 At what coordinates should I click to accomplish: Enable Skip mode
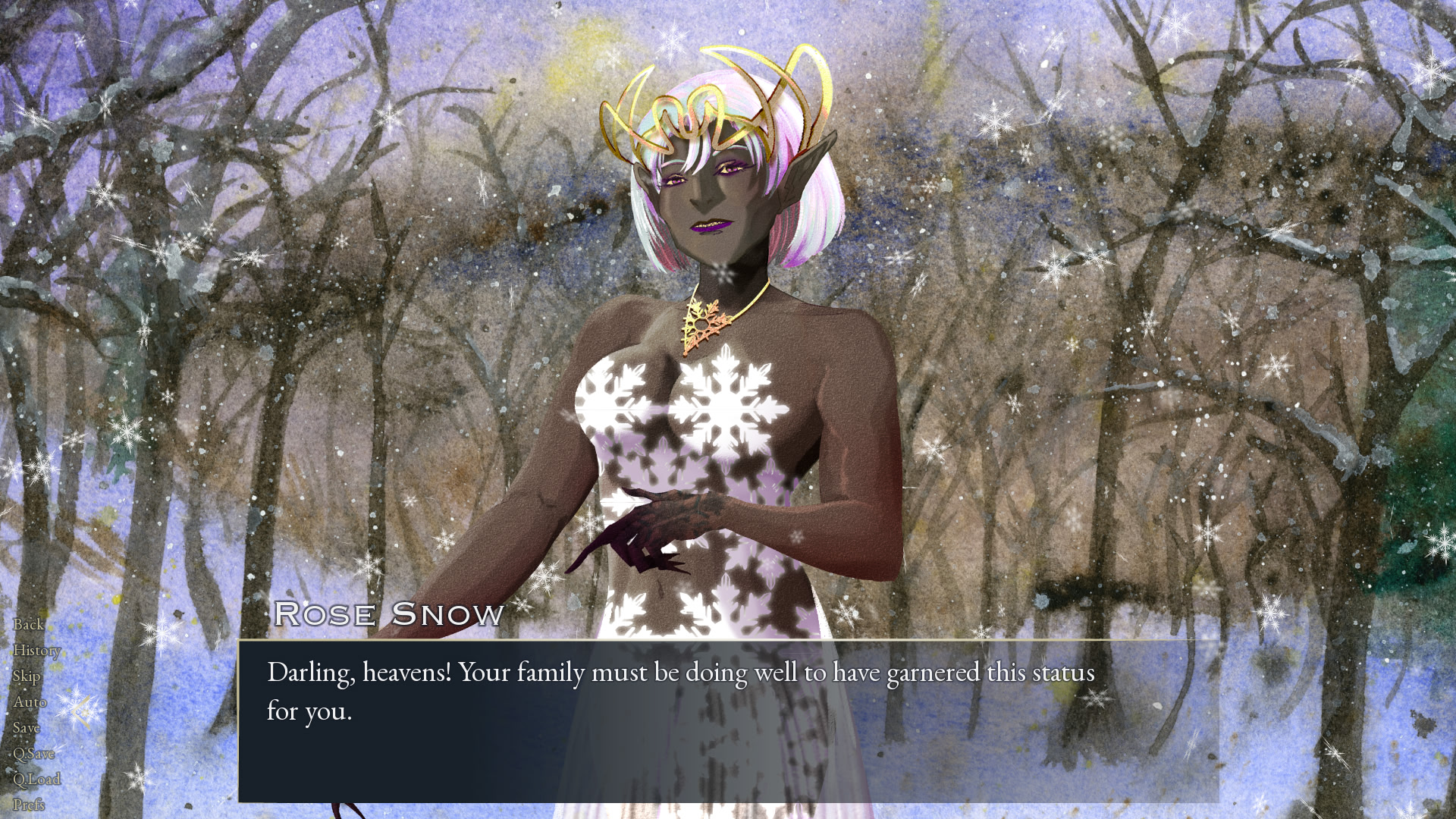tap(27, 676)
